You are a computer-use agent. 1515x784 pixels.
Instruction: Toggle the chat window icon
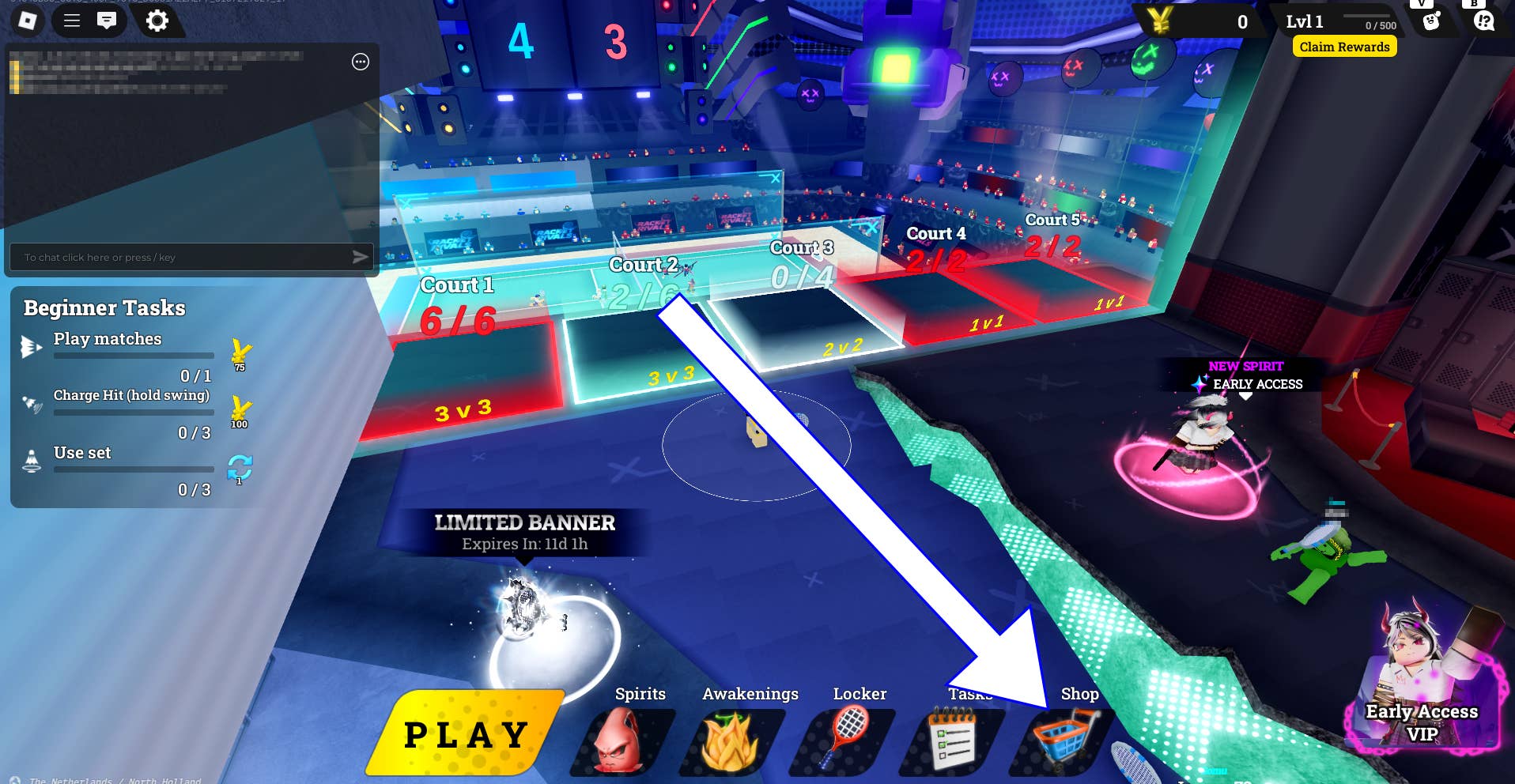tap(107, 21)
